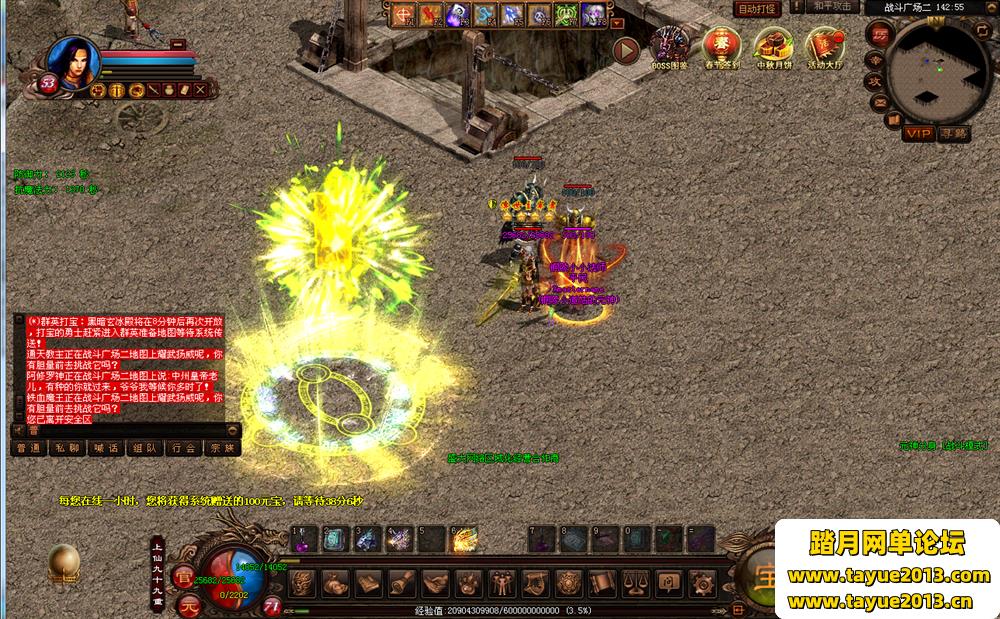The image size is (1000, 619).
Task: Open the gear settings icon in bottom bar
Action: (702, 582)
